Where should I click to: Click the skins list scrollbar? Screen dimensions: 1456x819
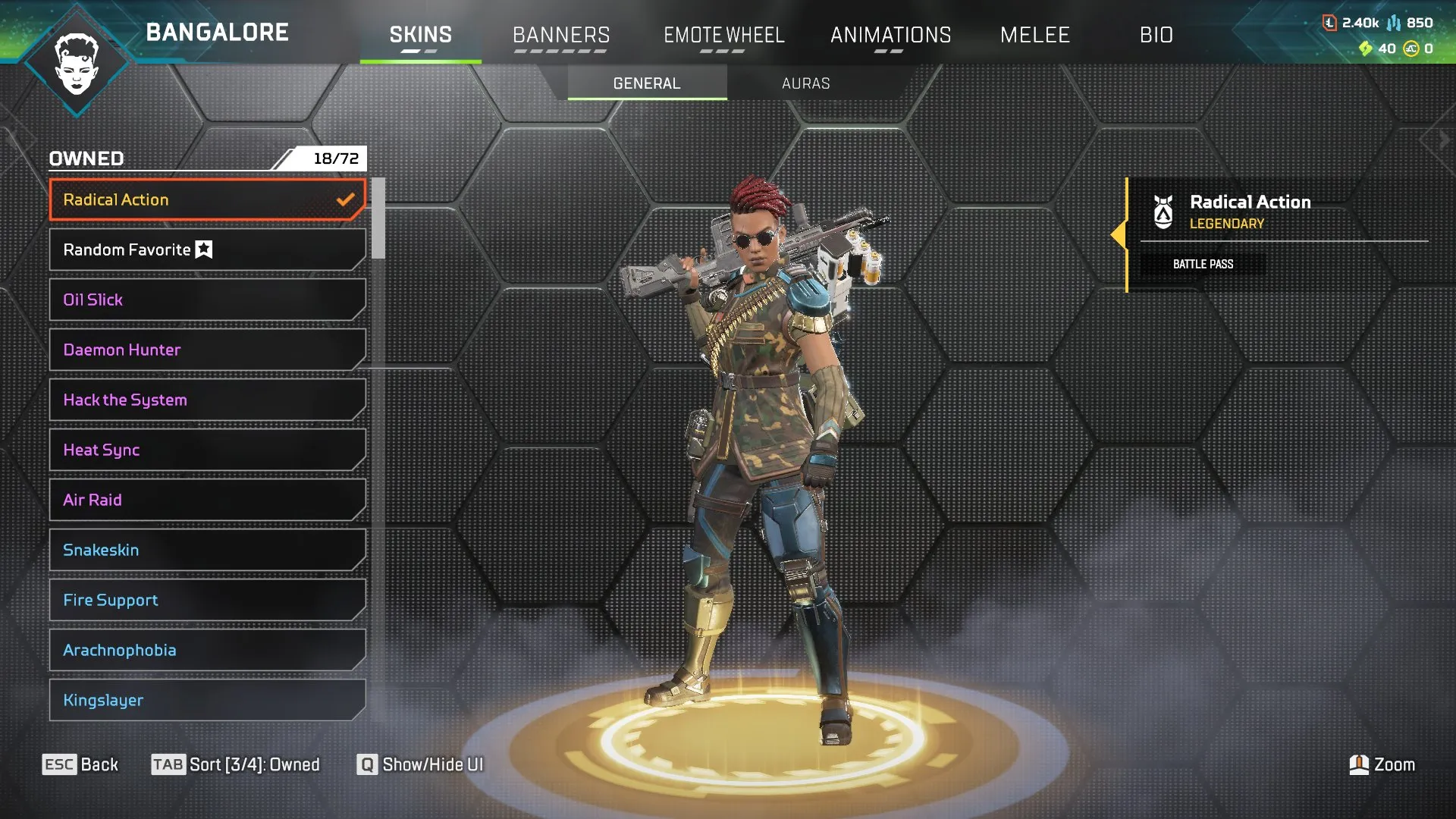pos(377,220)
